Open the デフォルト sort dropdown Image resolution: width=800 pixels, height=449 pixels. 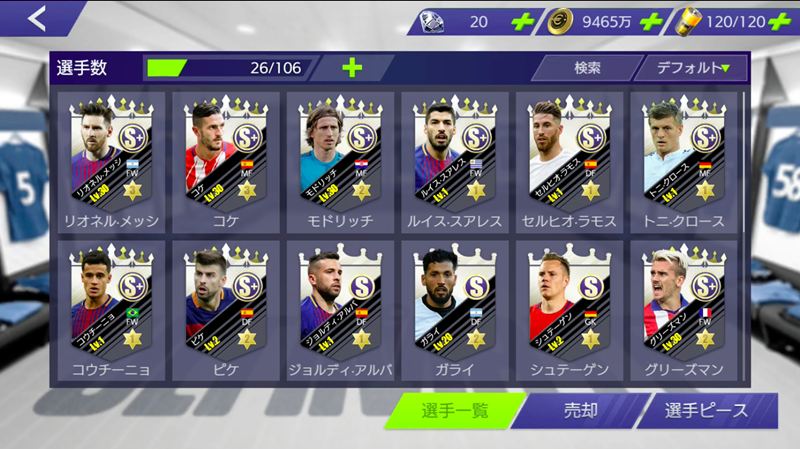pos(692,68)
